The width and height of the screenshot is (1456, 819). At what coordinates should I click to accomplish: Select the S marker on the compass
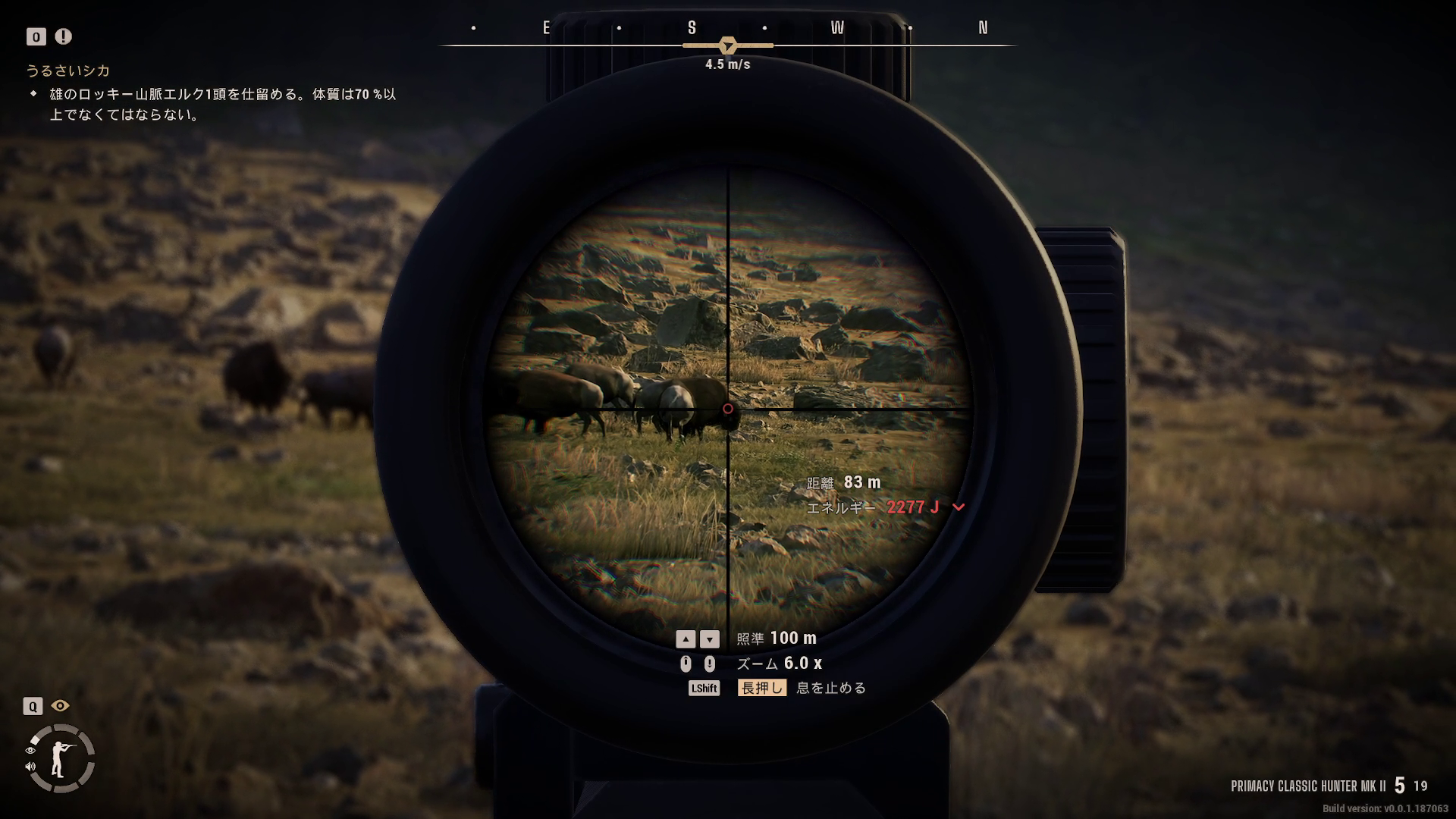coord(691,28)
